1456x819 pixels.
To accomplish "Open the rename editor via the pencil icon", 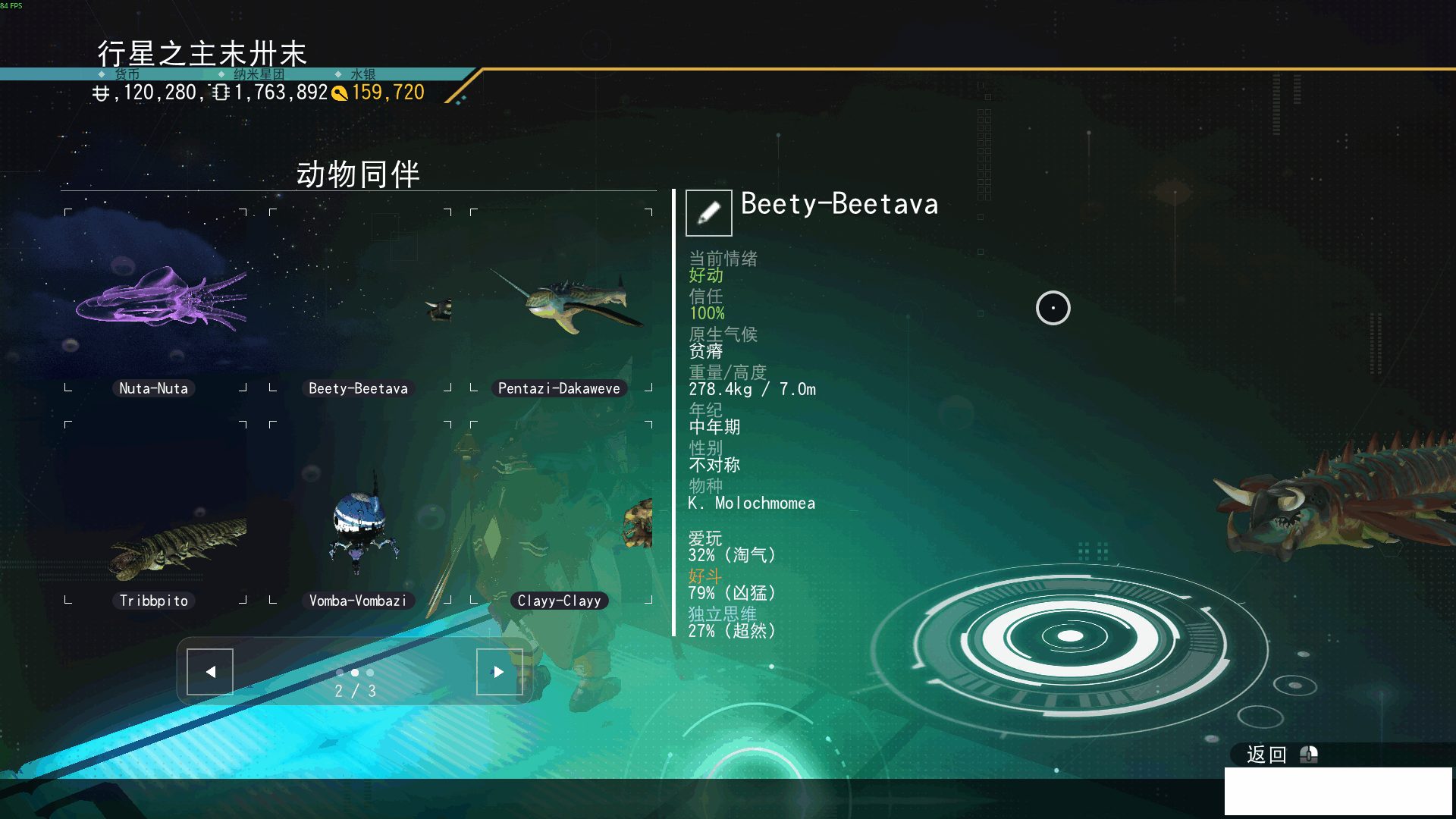I will tap(708, 212).
